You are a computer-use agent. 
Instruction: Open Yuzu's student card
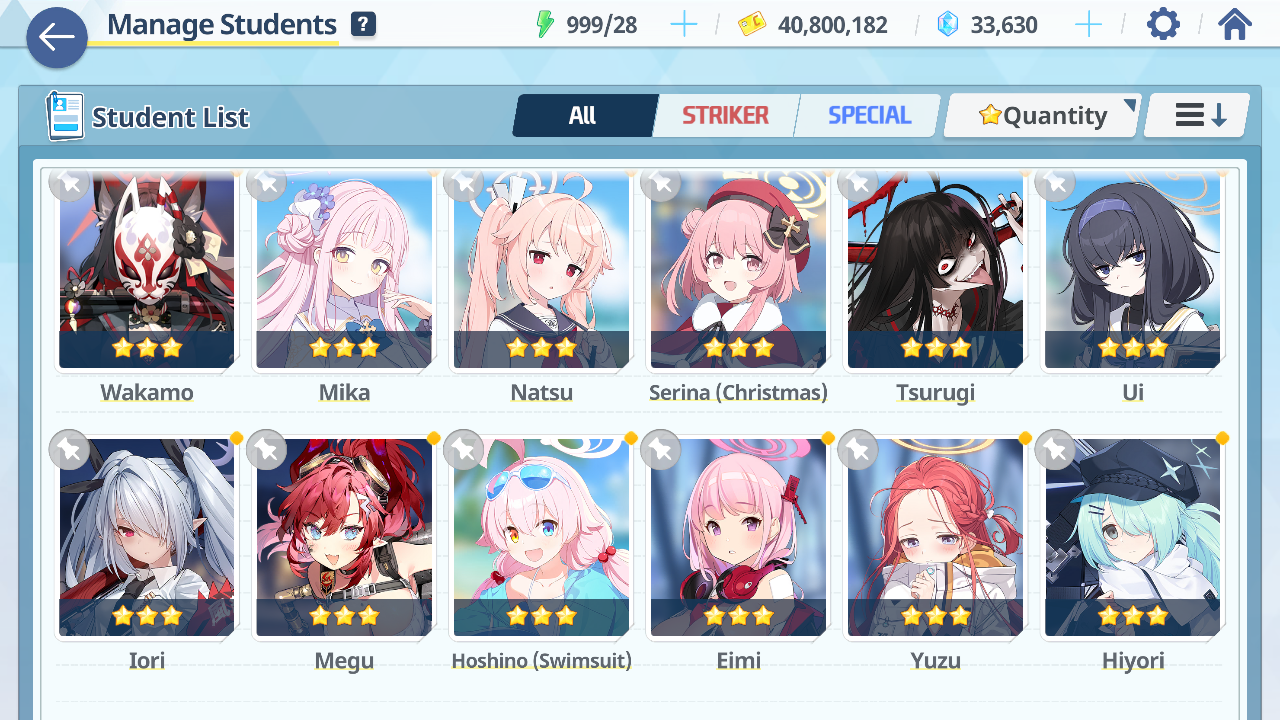tap(935, 538)
